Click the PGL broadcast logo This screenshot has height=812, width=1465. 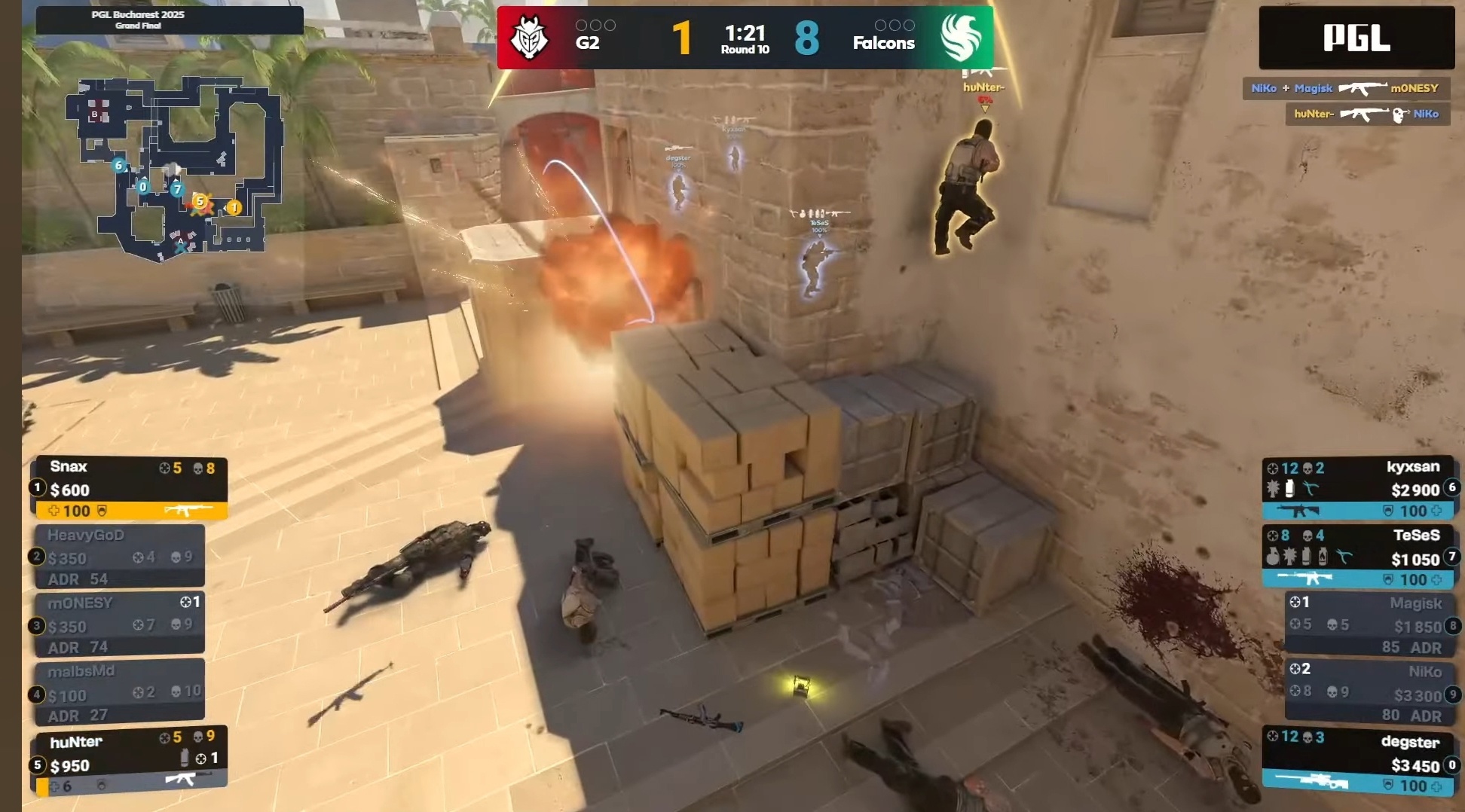coord(1356,38)
